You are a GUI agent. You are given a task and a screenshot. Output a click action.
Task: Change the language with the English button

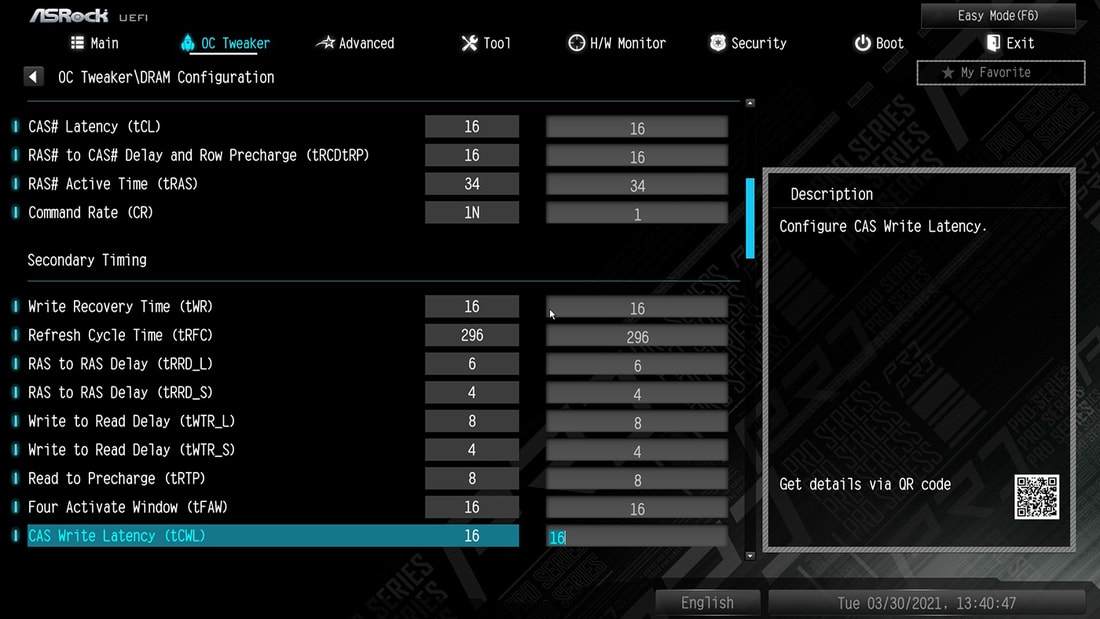tap(707, 603)
